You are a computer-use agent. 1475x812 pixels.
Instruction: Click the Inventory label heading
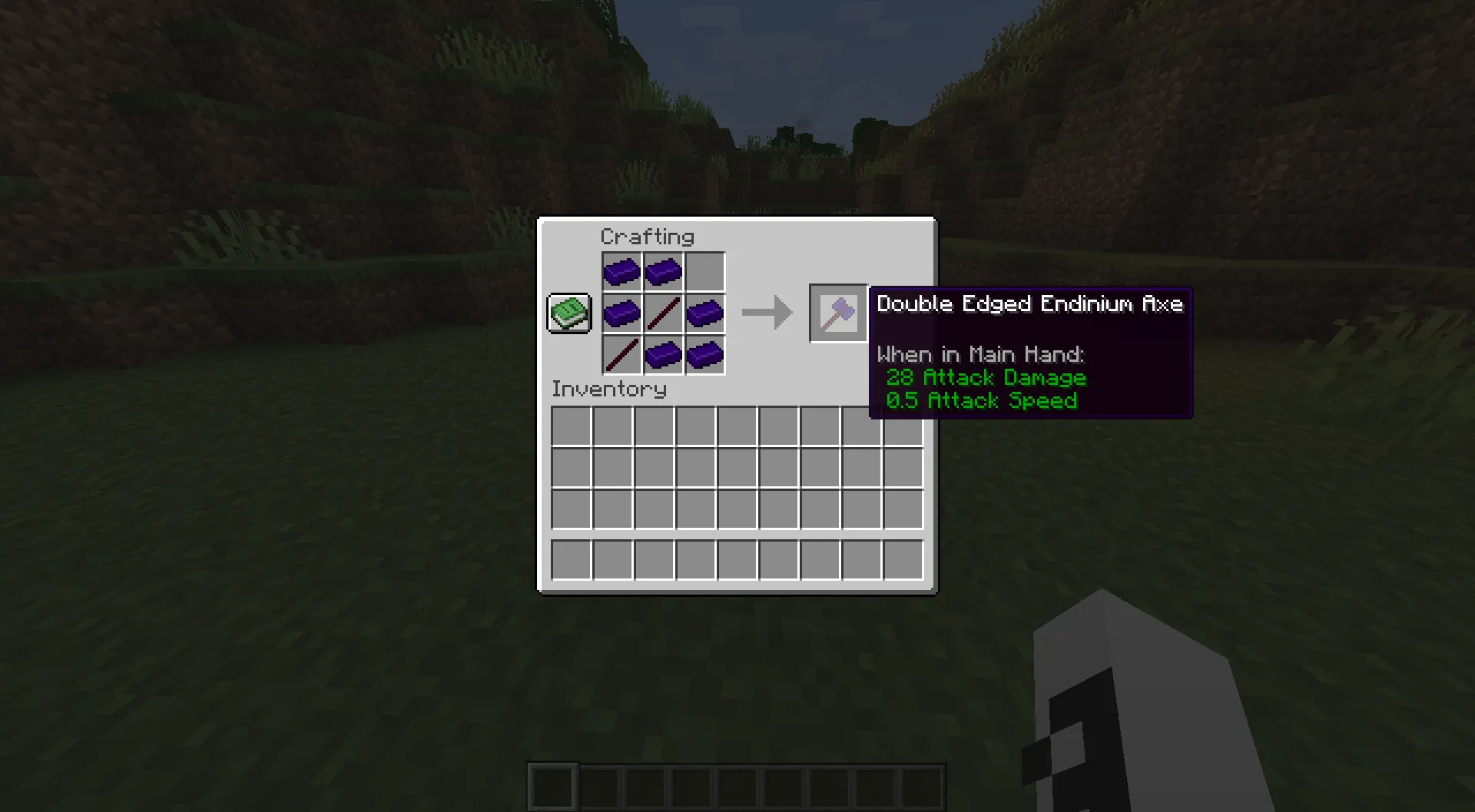[608, 389]
